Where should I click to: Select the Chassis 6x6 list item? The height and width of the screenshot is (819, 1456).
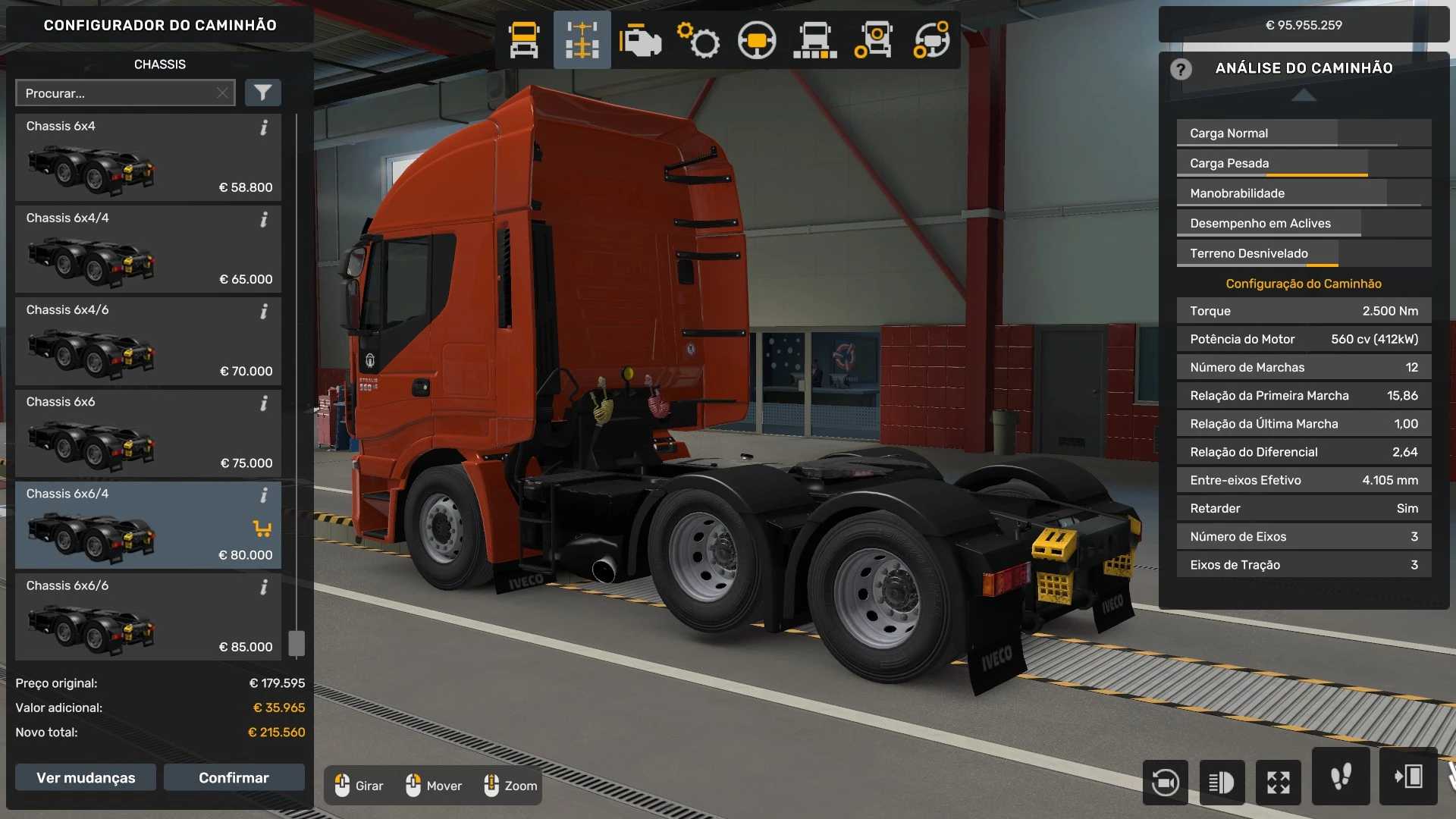pos(148,432)
